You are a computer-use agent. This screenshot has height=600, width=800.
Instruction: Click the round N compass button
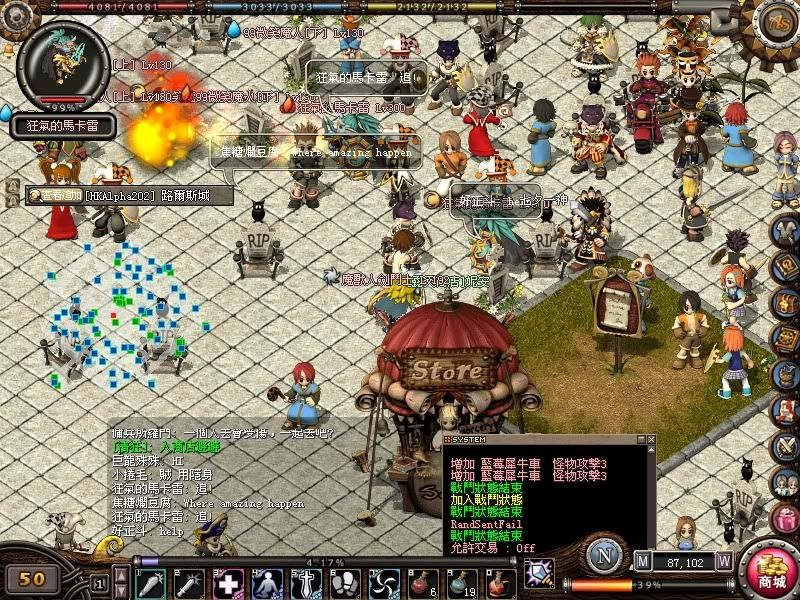(604, 555)
